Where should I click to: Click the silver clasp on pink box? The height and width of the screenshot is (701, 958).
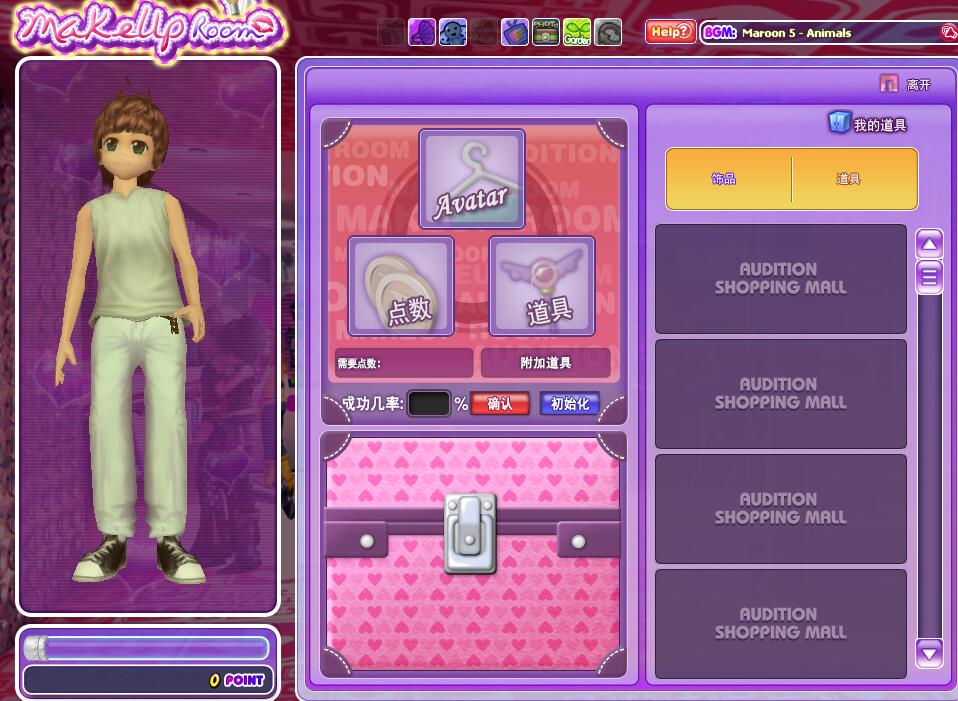pos(470,532)
